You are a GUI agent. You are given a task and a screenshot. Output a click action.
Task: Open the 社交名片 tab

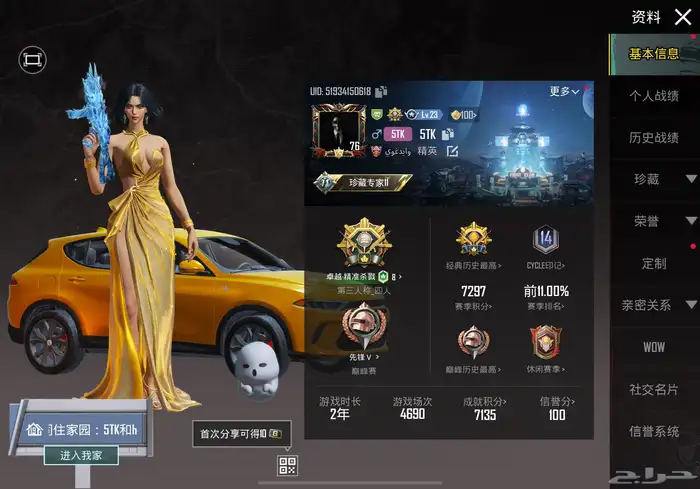pos(654,389)
